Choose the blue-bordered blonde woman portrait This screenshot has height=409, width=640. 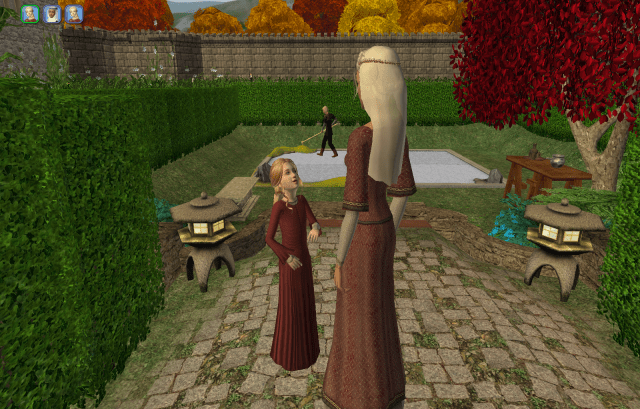coord(74,14)
